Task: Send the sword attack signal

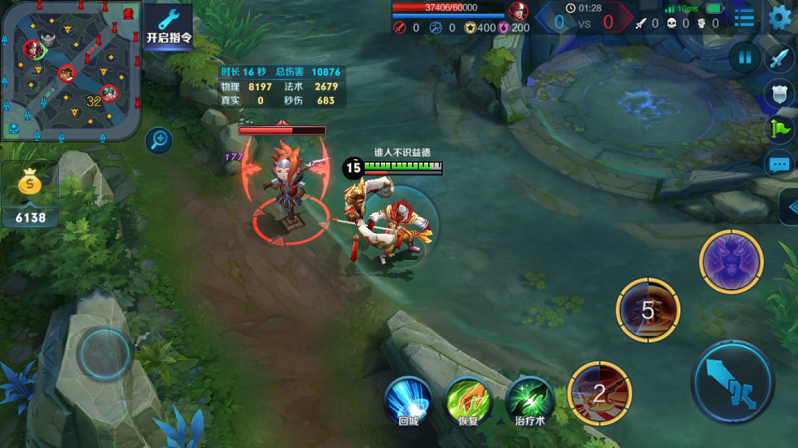Action: 780,58
